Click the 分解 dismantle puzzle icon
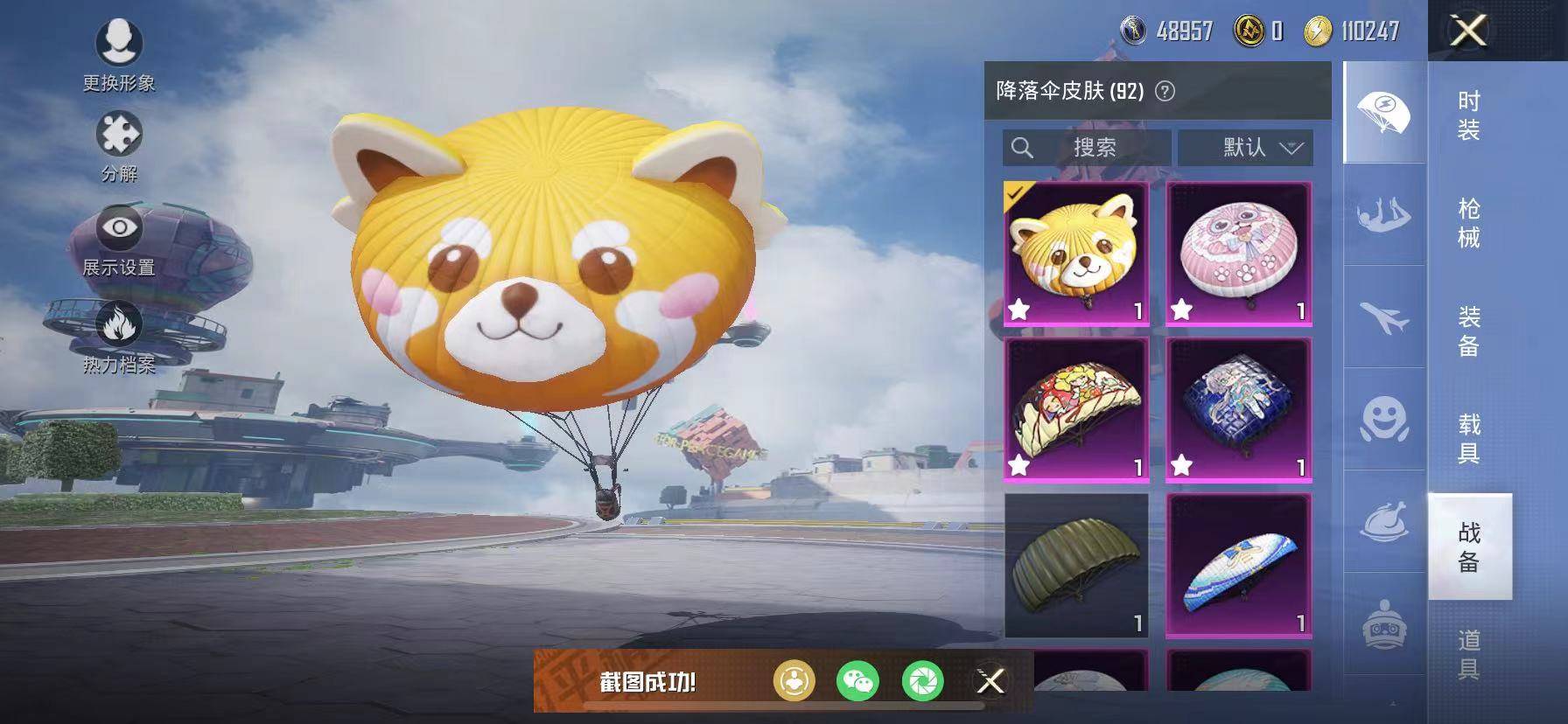Image resolution: width=1568 pixels, height=724 pixels. click(x=121, y=133)
